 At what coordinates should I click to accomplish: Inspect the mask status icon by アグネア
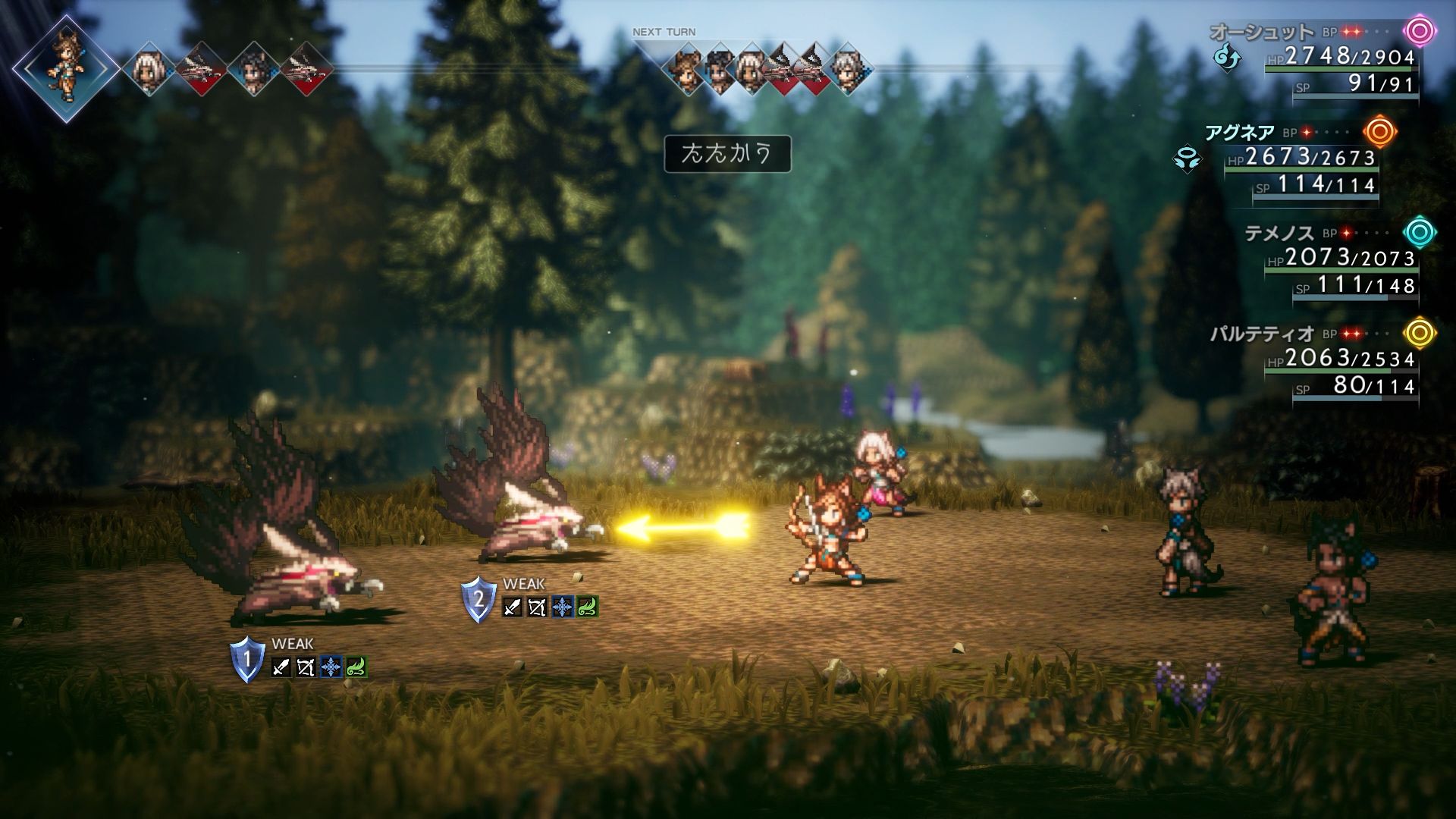1187,159
